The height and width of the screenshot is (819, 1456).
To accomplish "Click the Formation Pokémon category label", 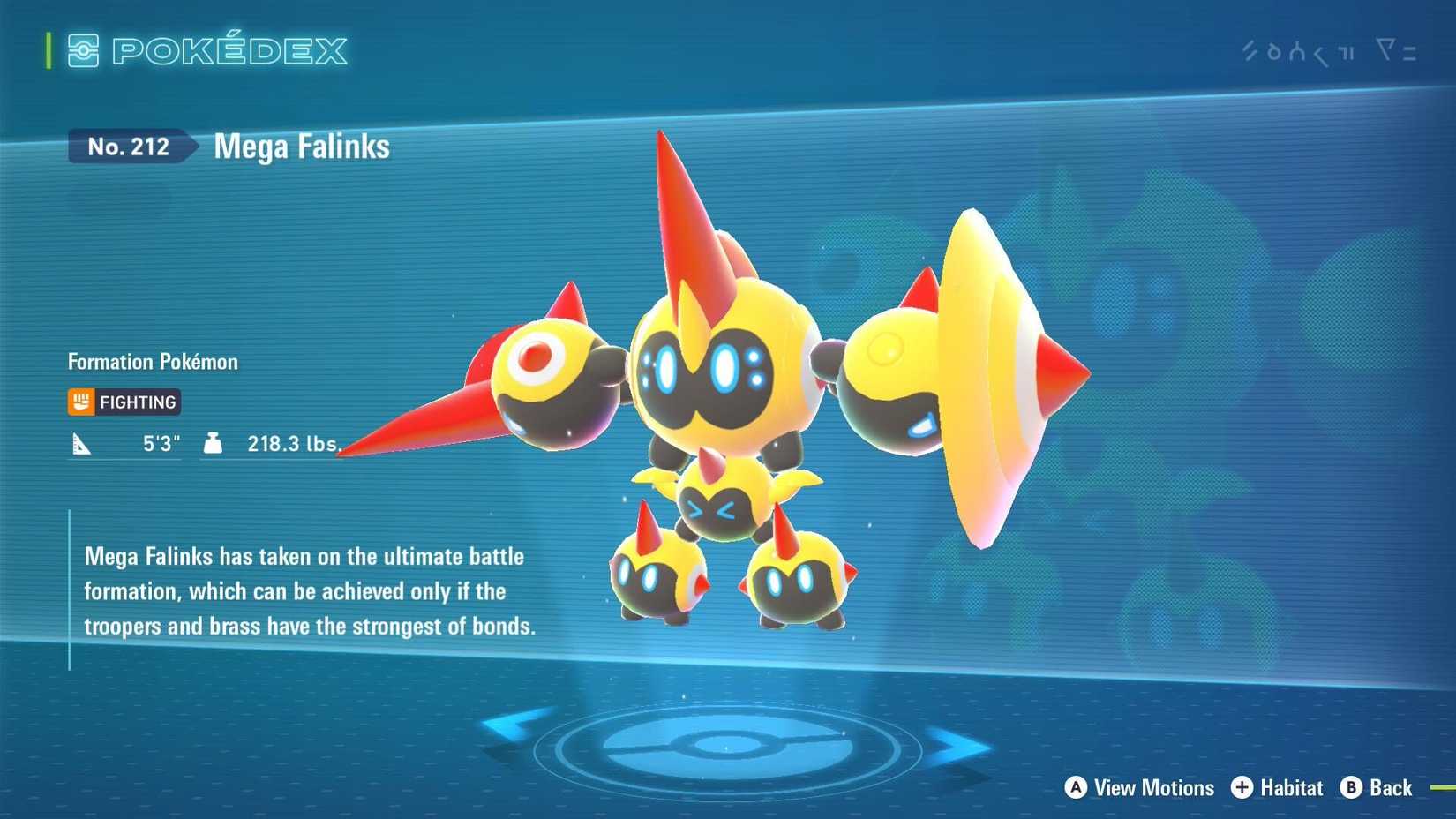I will click(153, 361).
